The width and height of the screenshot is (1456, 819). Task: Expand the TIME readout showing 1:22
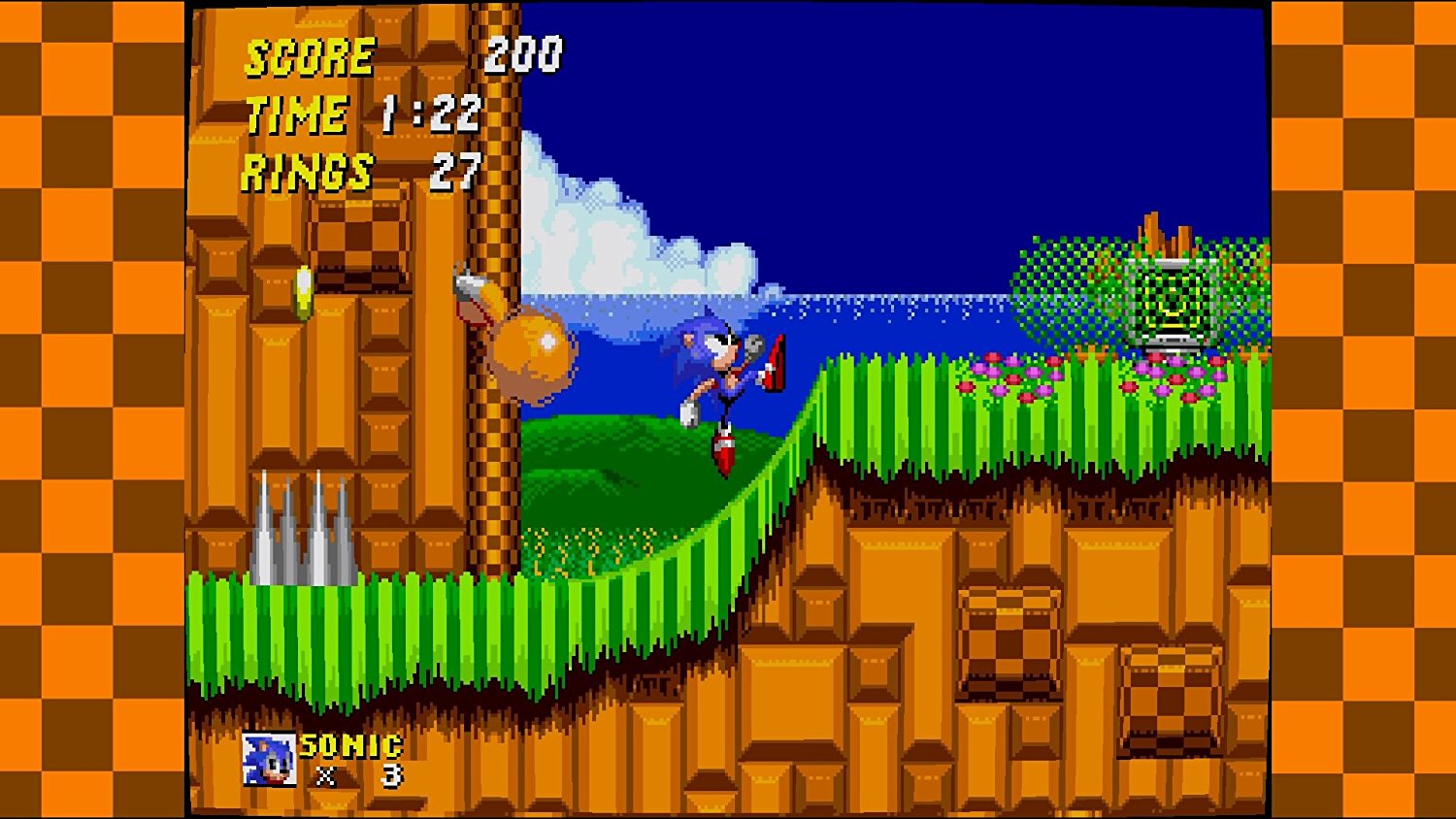click(x=364, y=115)
